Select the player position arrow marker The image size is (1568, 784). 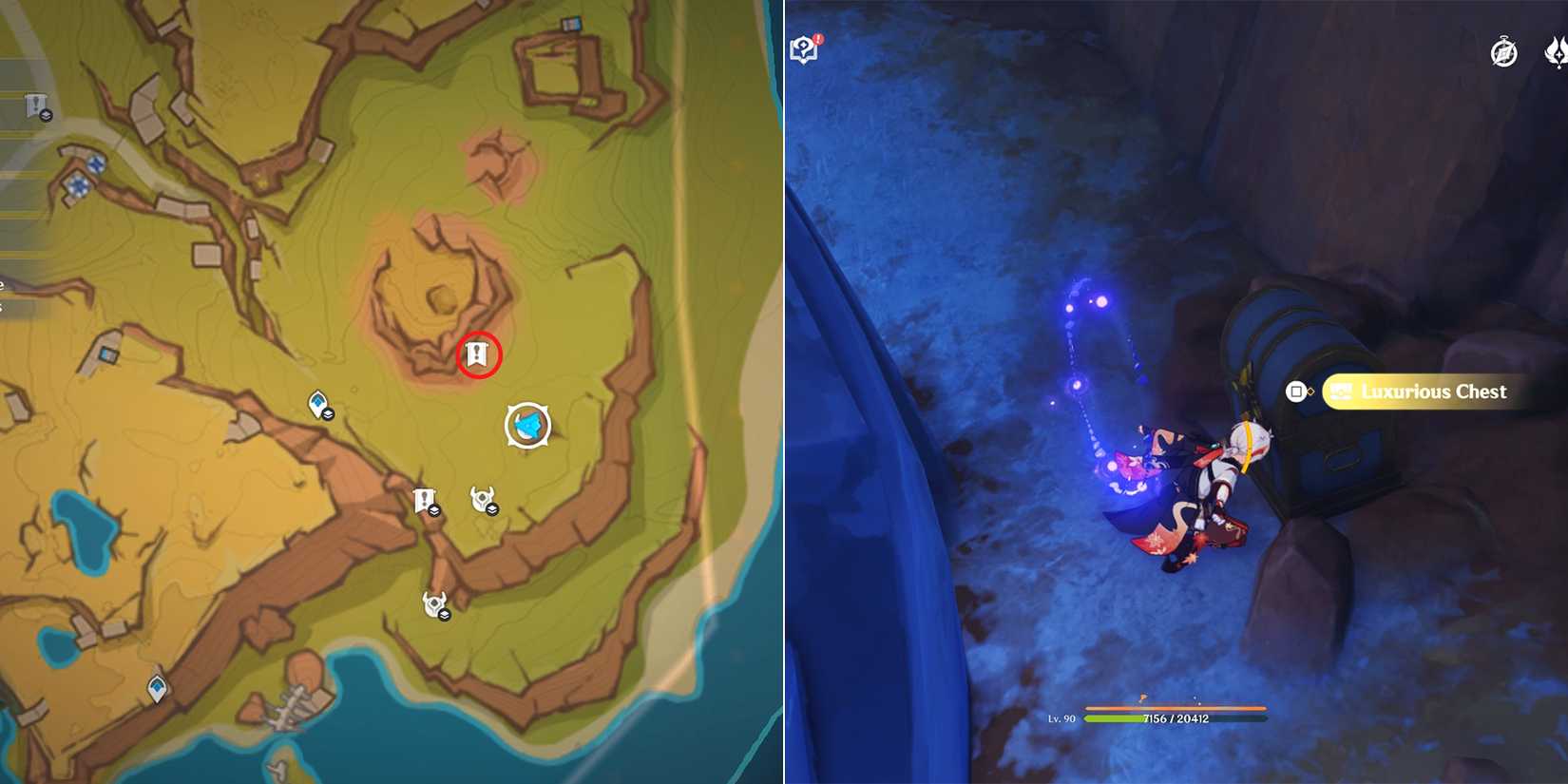pyautogui.click(x=527, y=426)
